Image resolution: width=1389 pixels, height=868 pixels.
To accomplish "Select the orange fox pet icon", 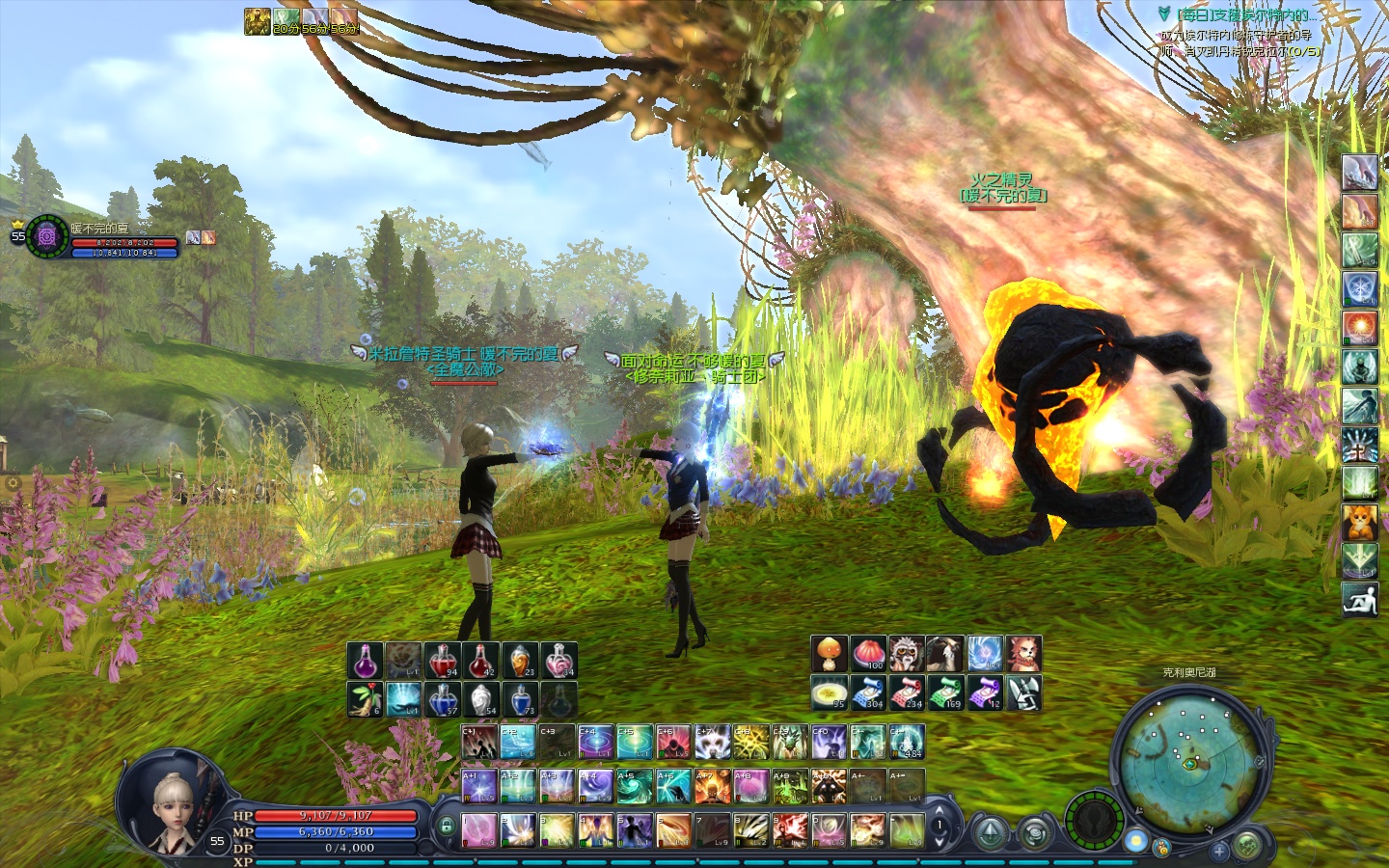I will coord(1359,522).
